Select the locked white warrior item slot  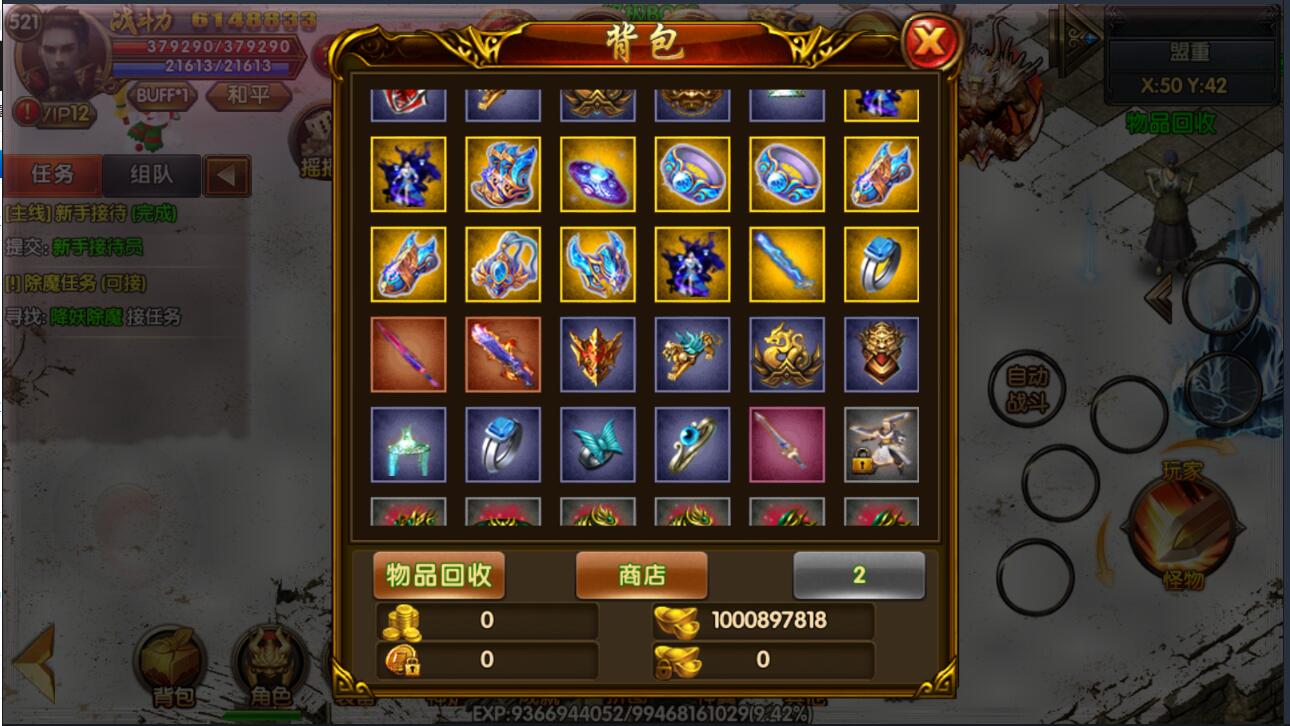click(x=881, y=444)
